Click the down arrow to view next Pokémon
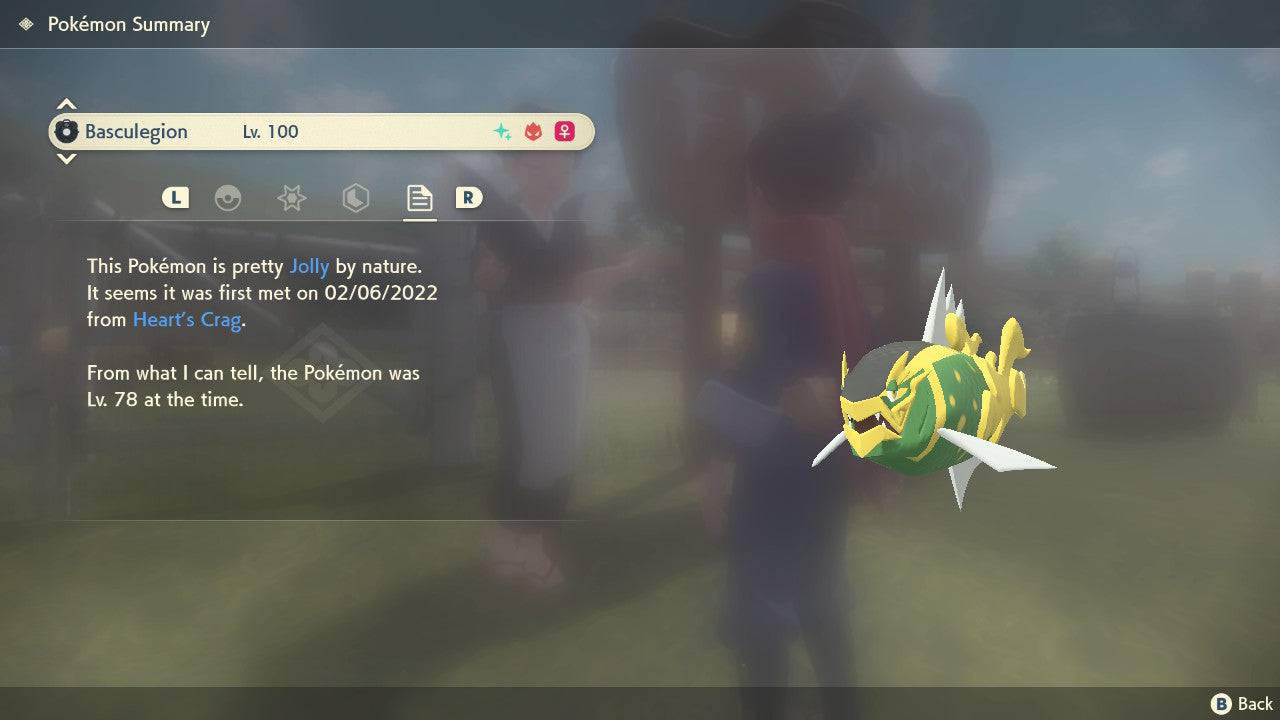Image resolution: width=1280 pixels, height=720 pixels. [66, 159]
